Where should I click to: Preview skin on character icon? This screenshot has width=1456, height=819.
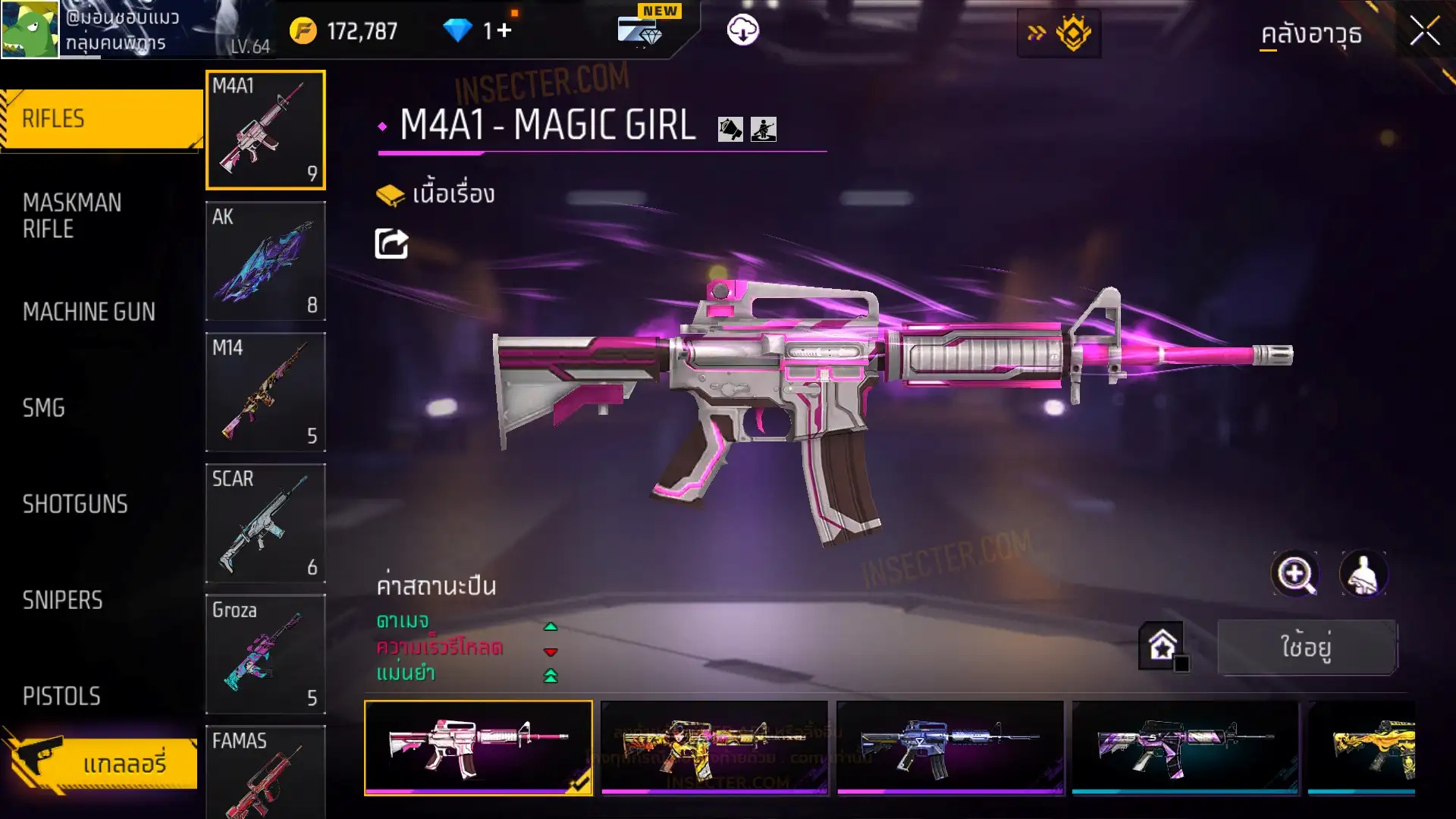[1363, 574]
